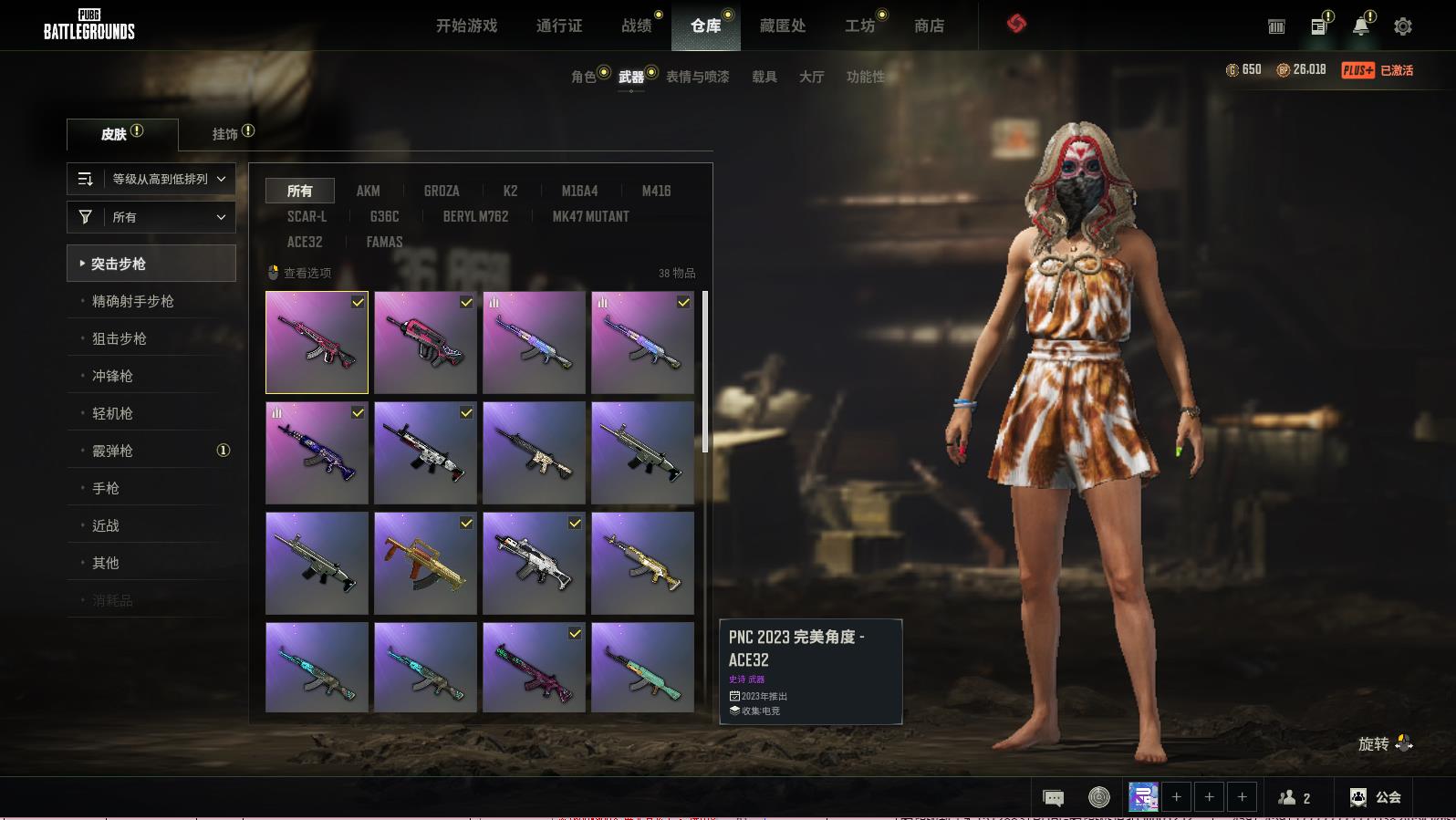This screenshot has height=820, width=1456.
Task: Select the orange Groza skin thumbnail
Action: [425, 563]
